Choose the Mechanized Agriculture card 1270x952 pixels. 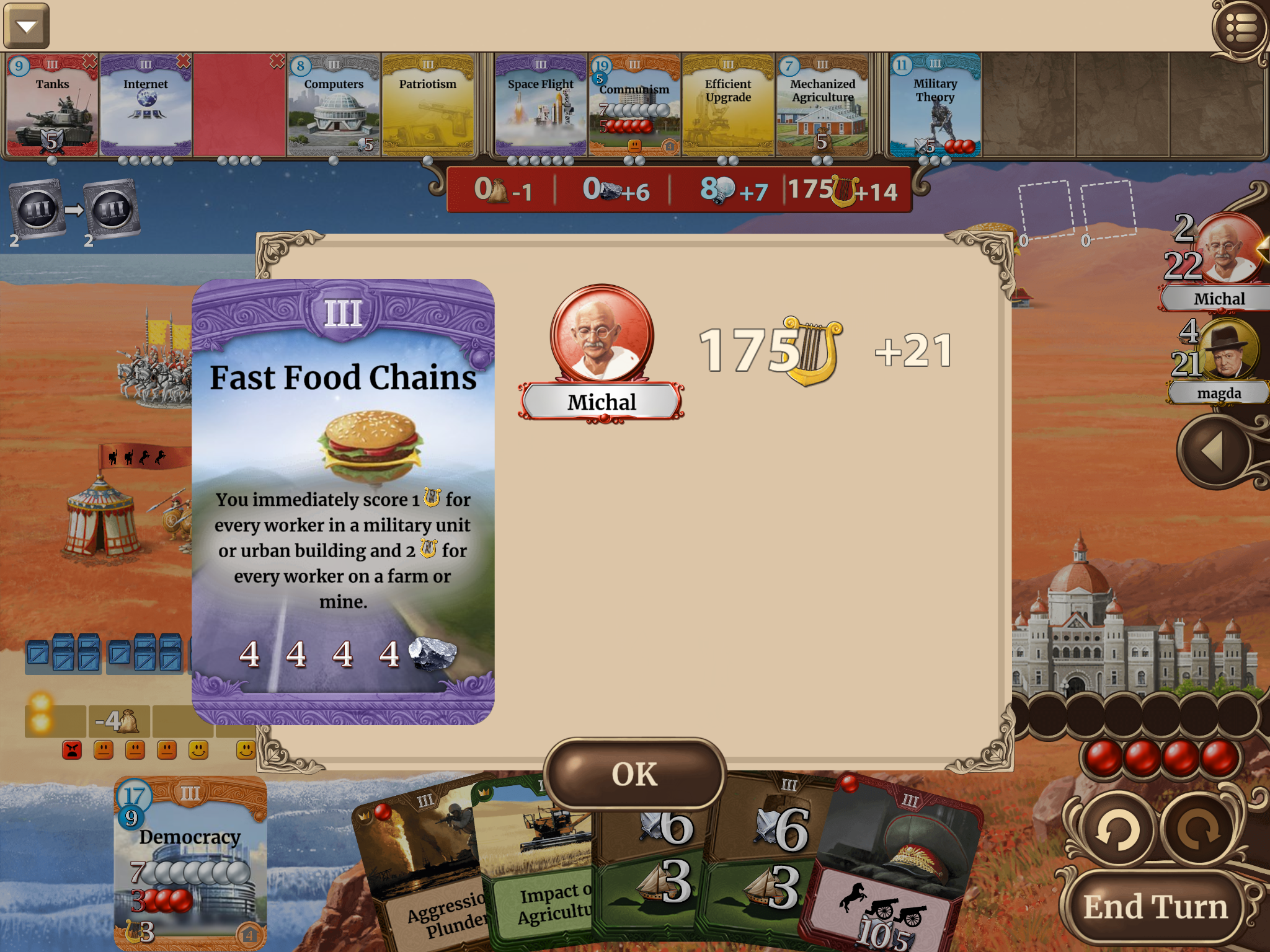click(x=822, y=105)
